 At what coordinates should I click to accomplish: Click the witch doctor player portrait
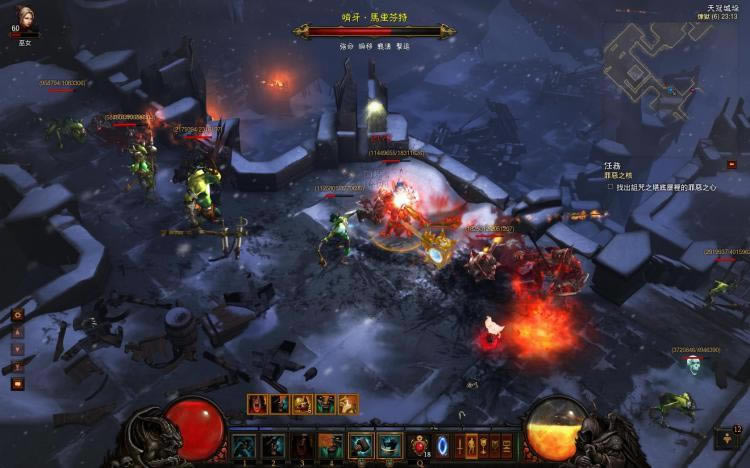(x=24, y=17)
